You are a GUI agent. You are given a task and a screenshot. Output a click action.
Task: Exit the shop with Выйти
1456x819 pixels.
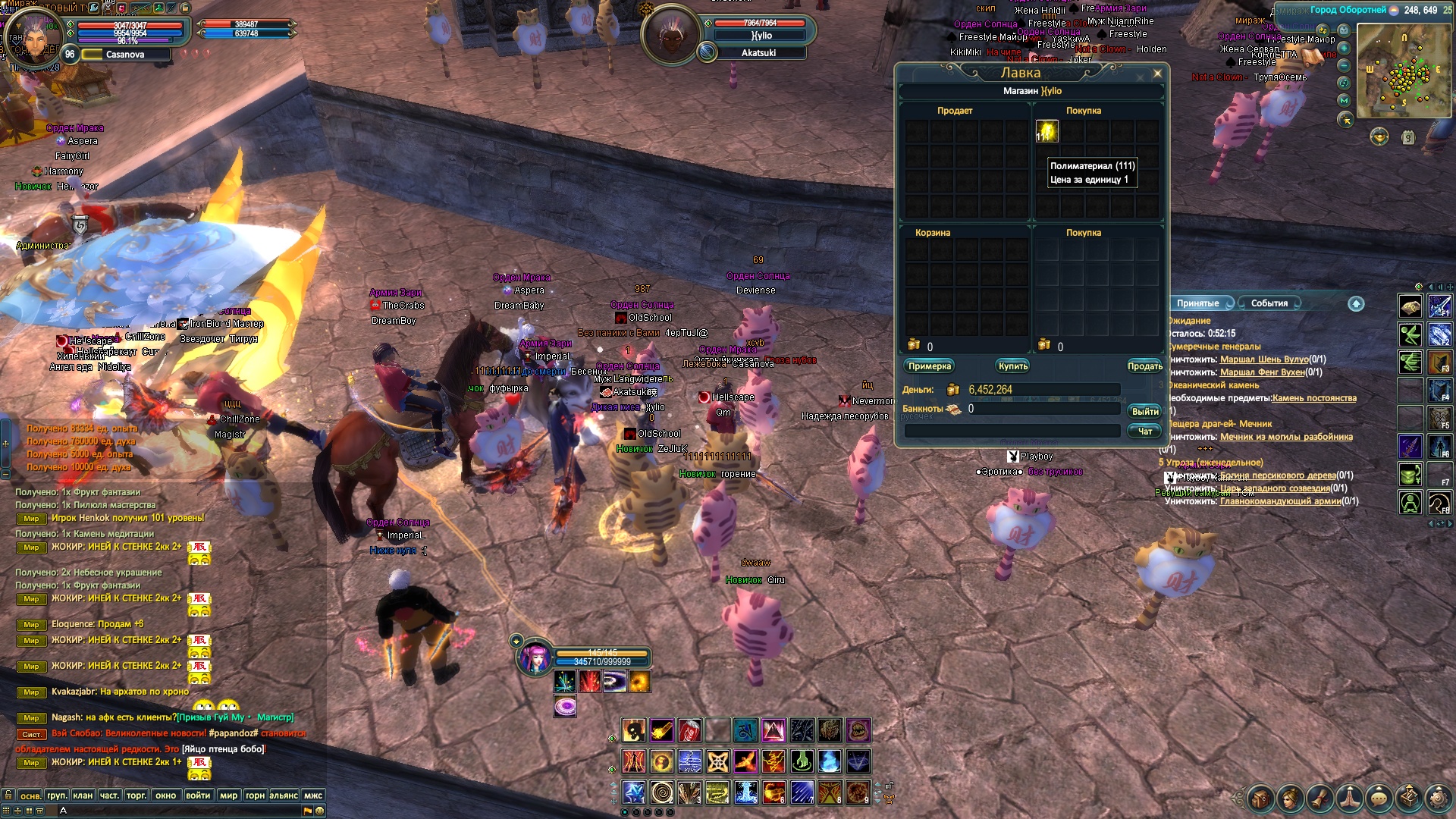pyautogui.click(x=1144, y=411)
